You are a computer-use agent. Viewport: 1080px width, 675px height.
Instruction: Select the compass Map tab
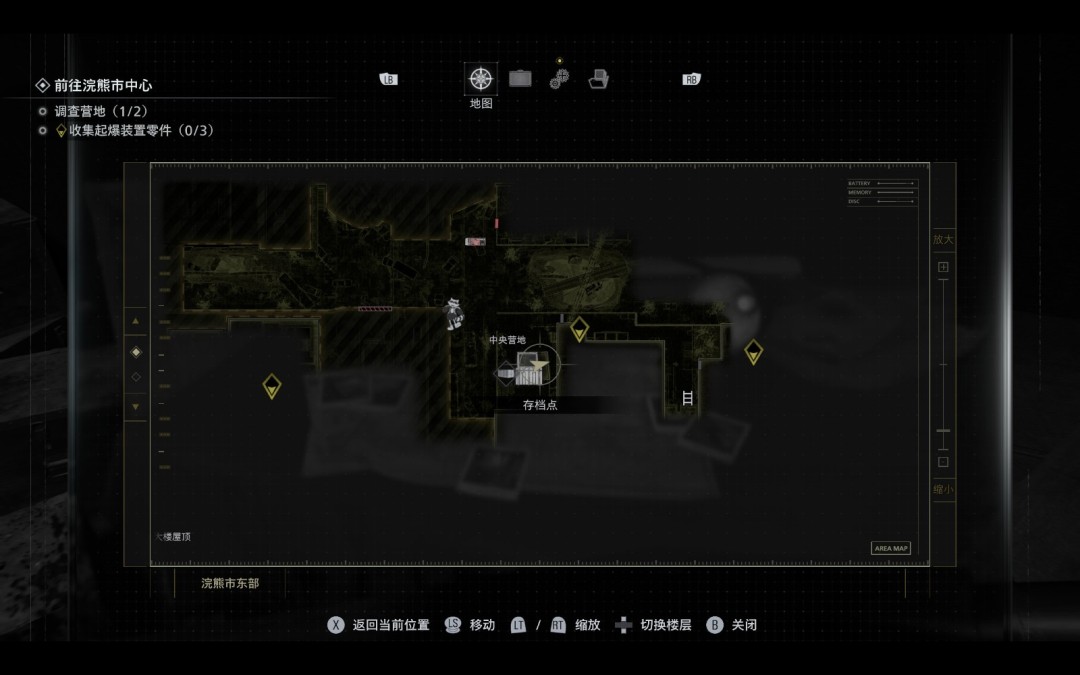481,78
